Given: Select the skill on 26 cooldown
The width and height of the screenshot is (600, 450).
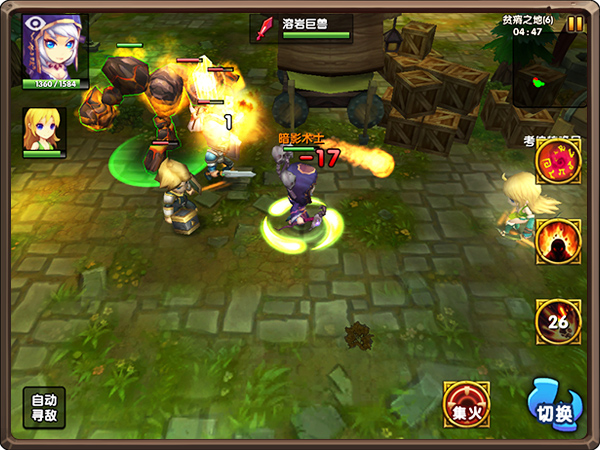Looking at the screenshot, I should 558,320.
